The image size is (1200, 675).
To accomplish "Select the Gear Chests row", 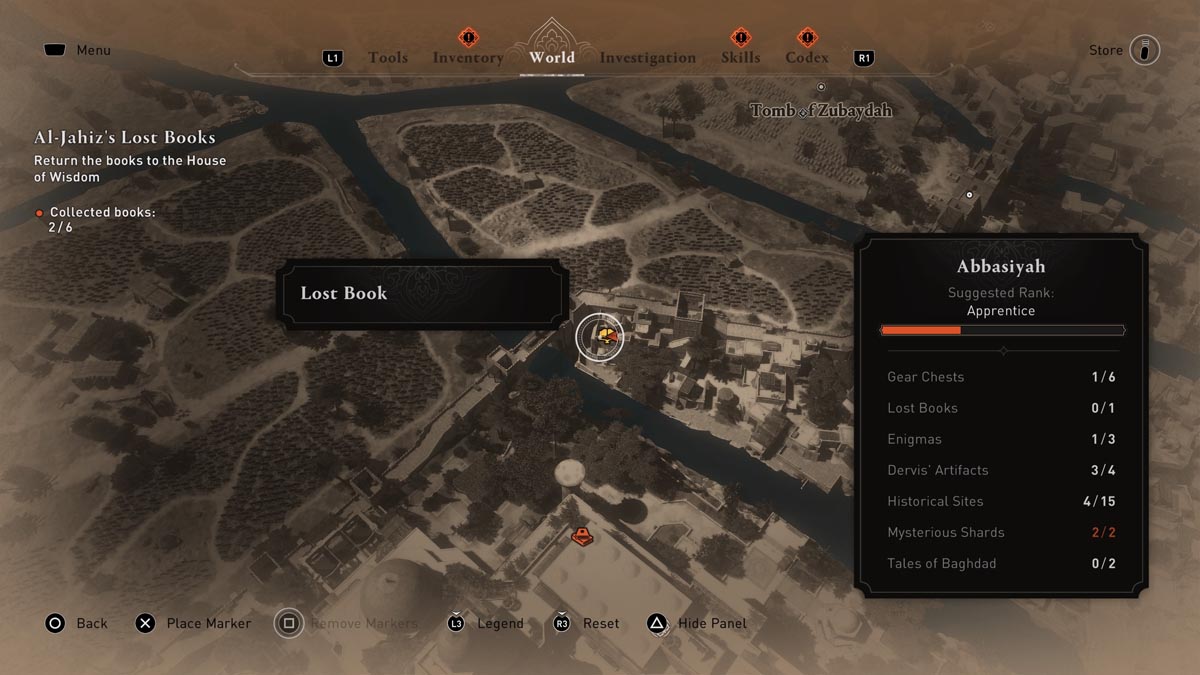I will [1001, 377].
